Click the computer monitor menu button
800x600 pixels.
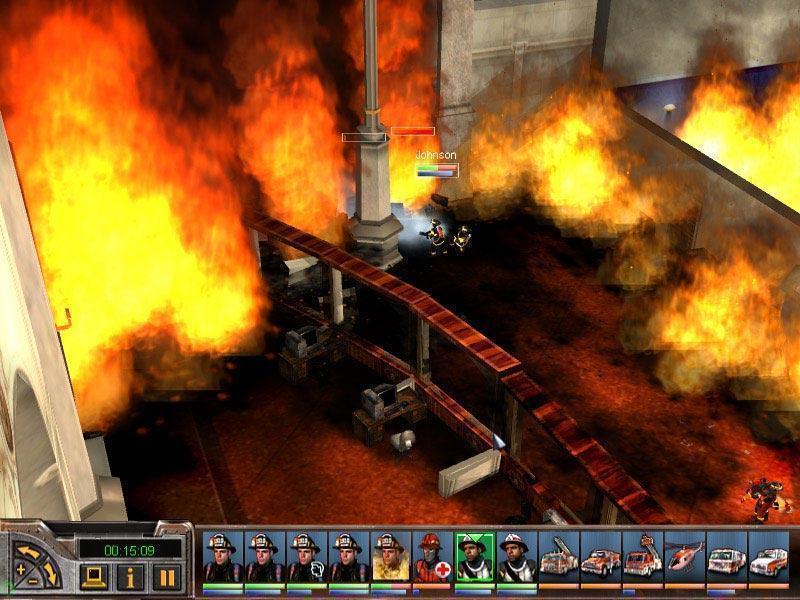coord(95,576)
